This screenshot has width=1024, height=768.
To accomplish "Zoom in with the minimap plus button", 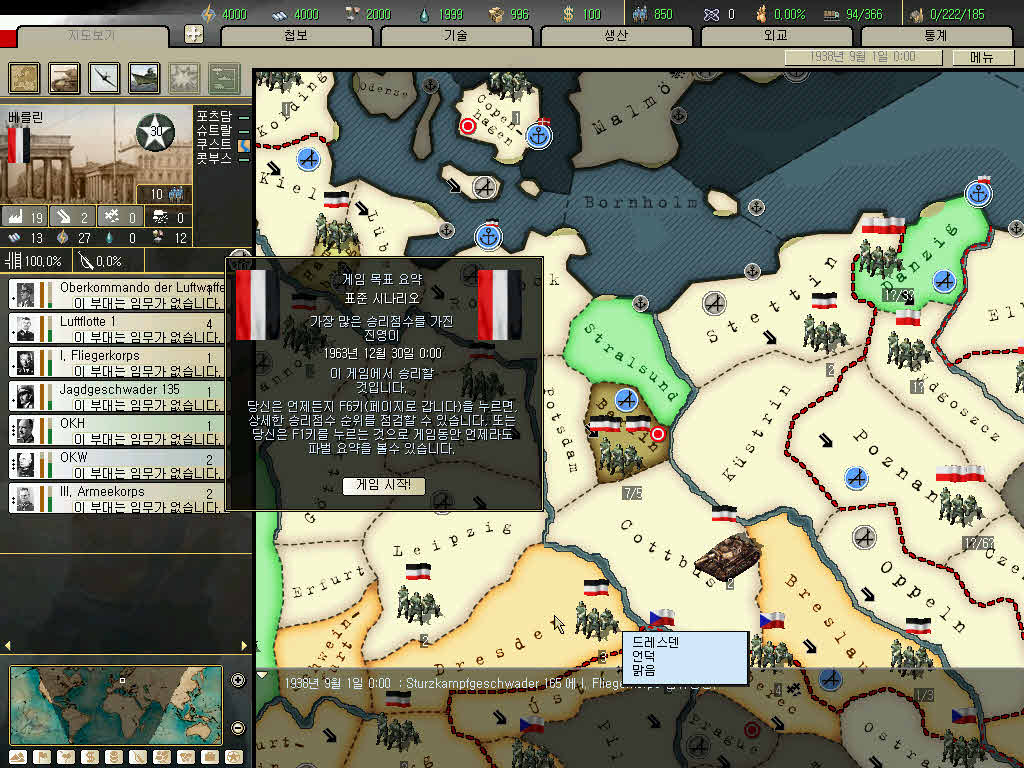I will click(238, 681).
